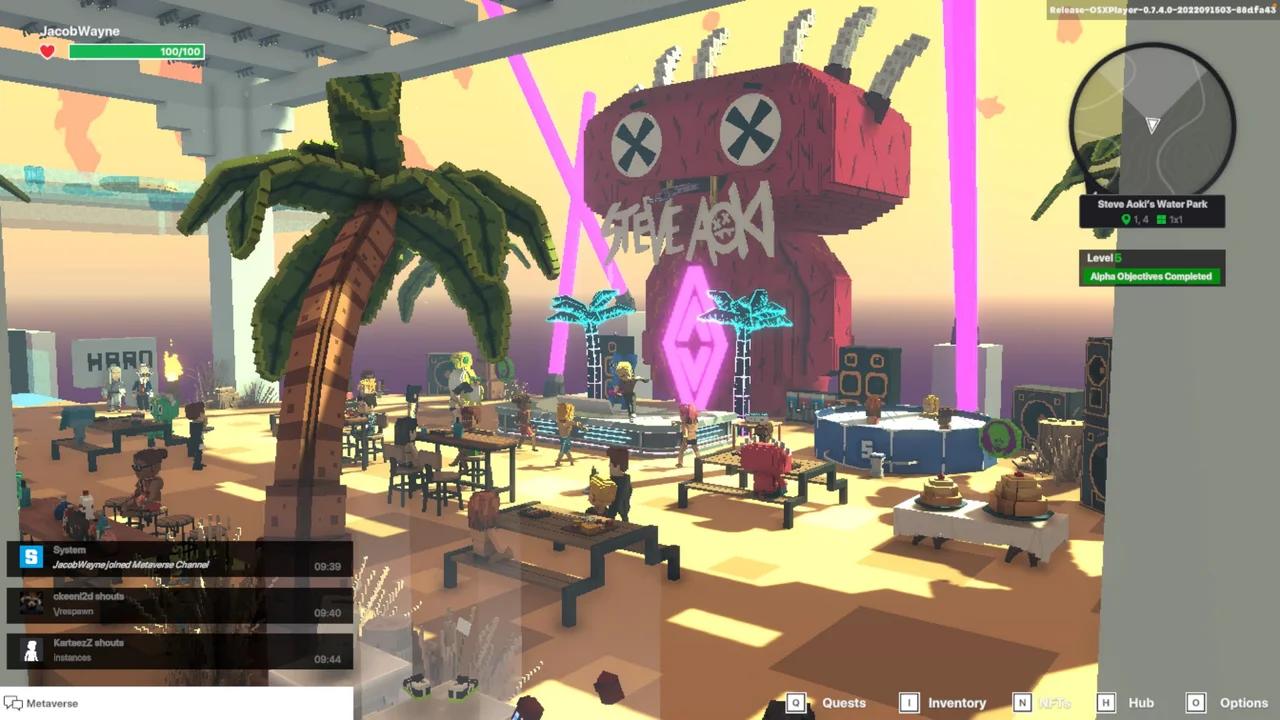The height and width of the screenshot is (720, 1280).
Task: Open the Options menu
Action: tap(1243, 703)
